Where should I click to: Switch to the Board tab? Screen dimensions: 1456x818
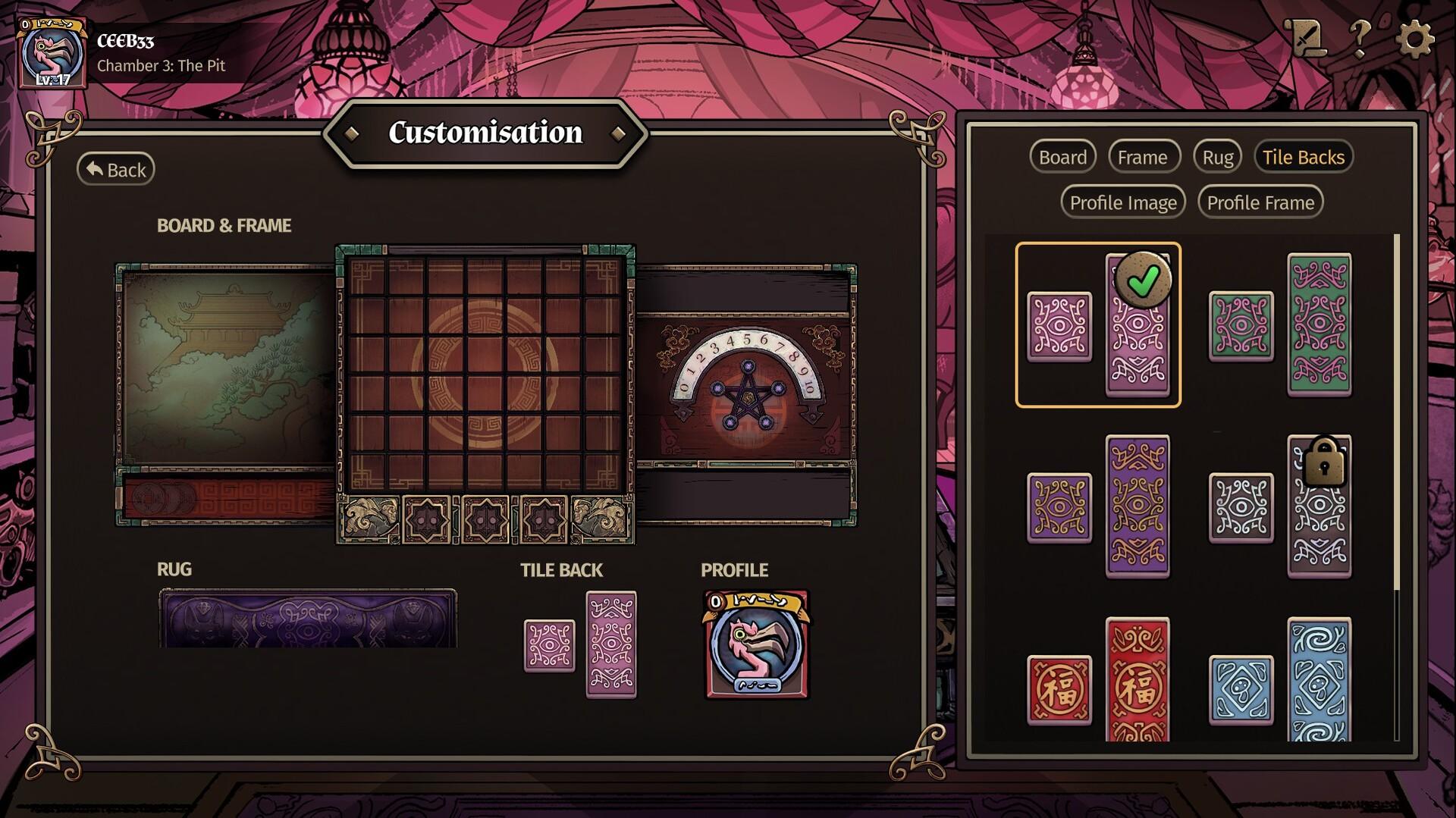[x=1062, y=157]
